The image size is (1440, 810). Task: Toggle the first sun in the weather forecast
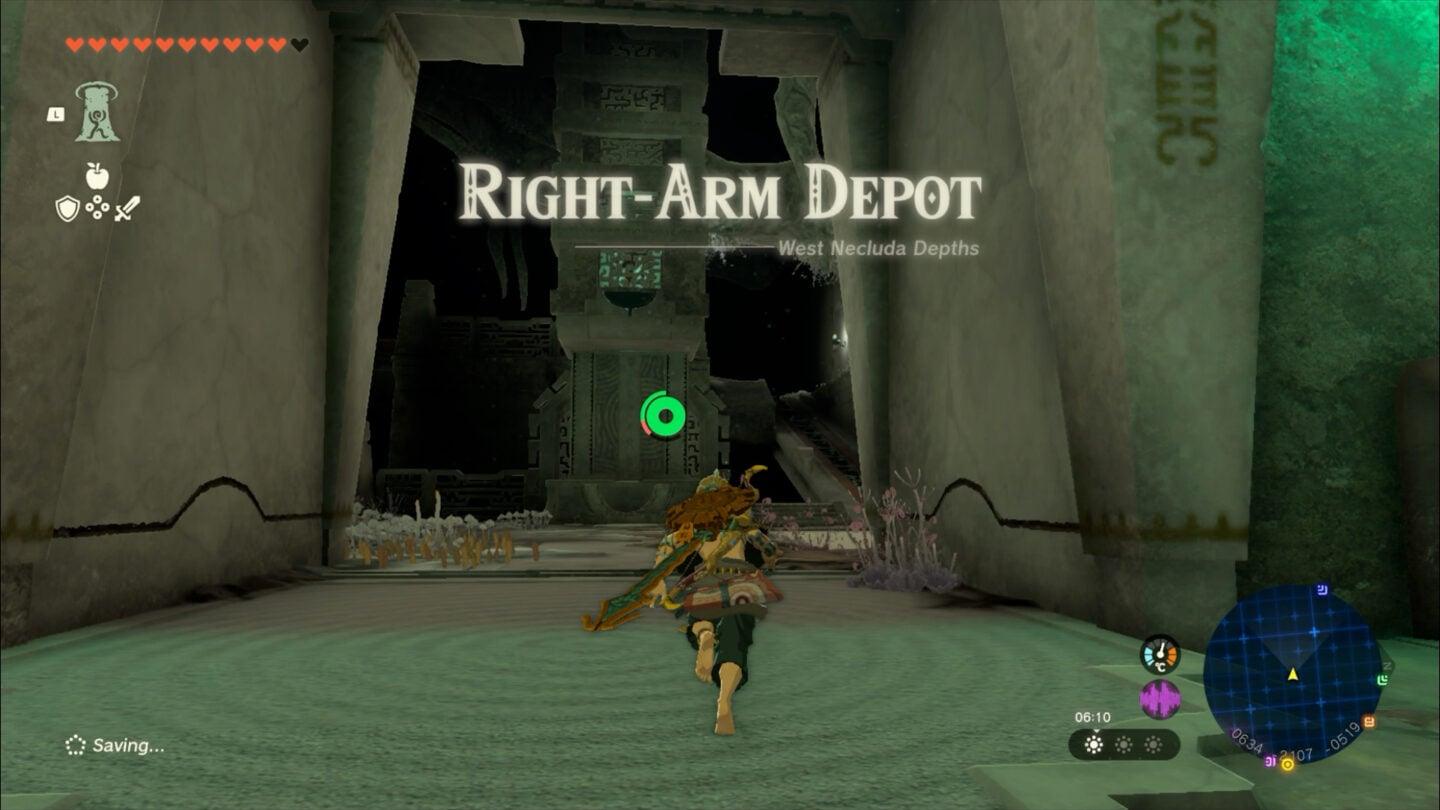pos(1093,743)
